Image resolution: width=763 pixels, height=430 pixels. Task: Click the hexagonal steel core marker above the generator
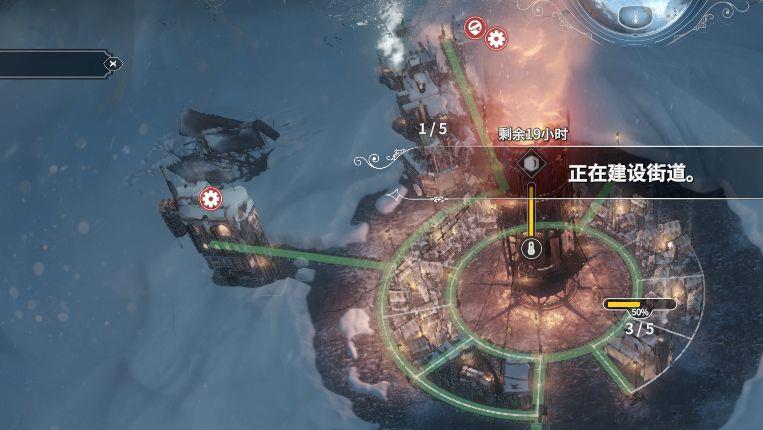point(530,163)
